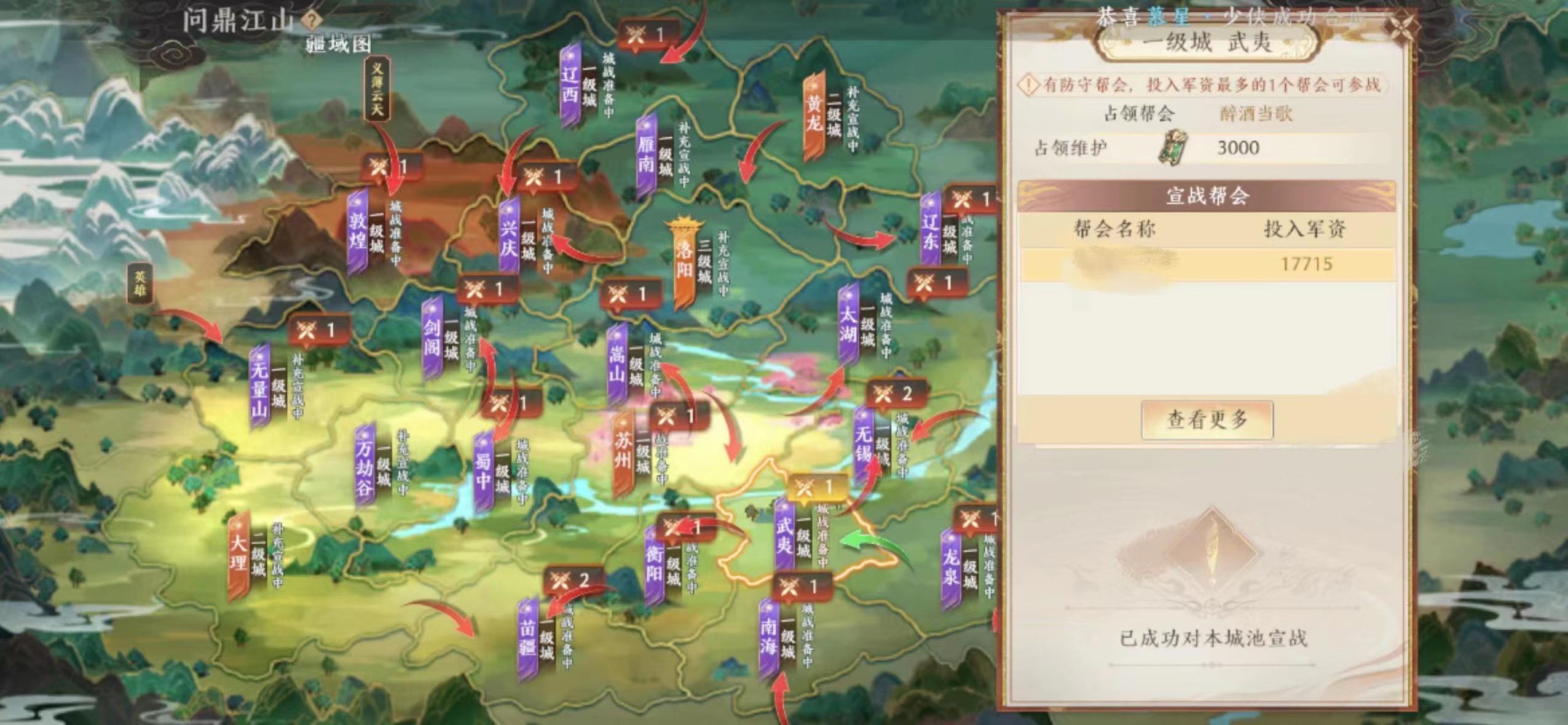
Task: Open the help question-mark icon beside 问鼎江山
Action: click(x=312, y=19)
